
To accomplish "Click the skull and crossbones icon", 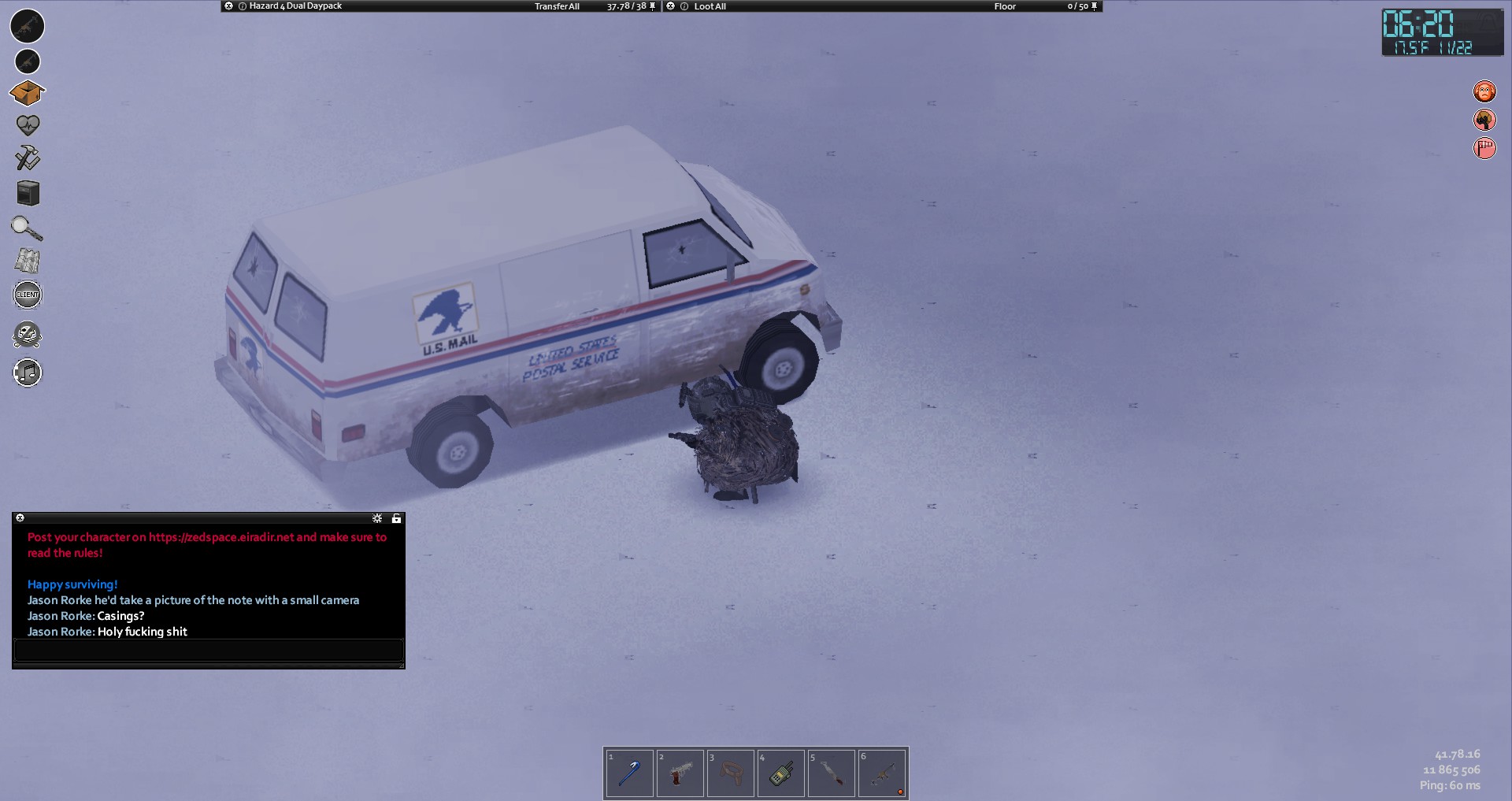I will click(x=28, y=335).
